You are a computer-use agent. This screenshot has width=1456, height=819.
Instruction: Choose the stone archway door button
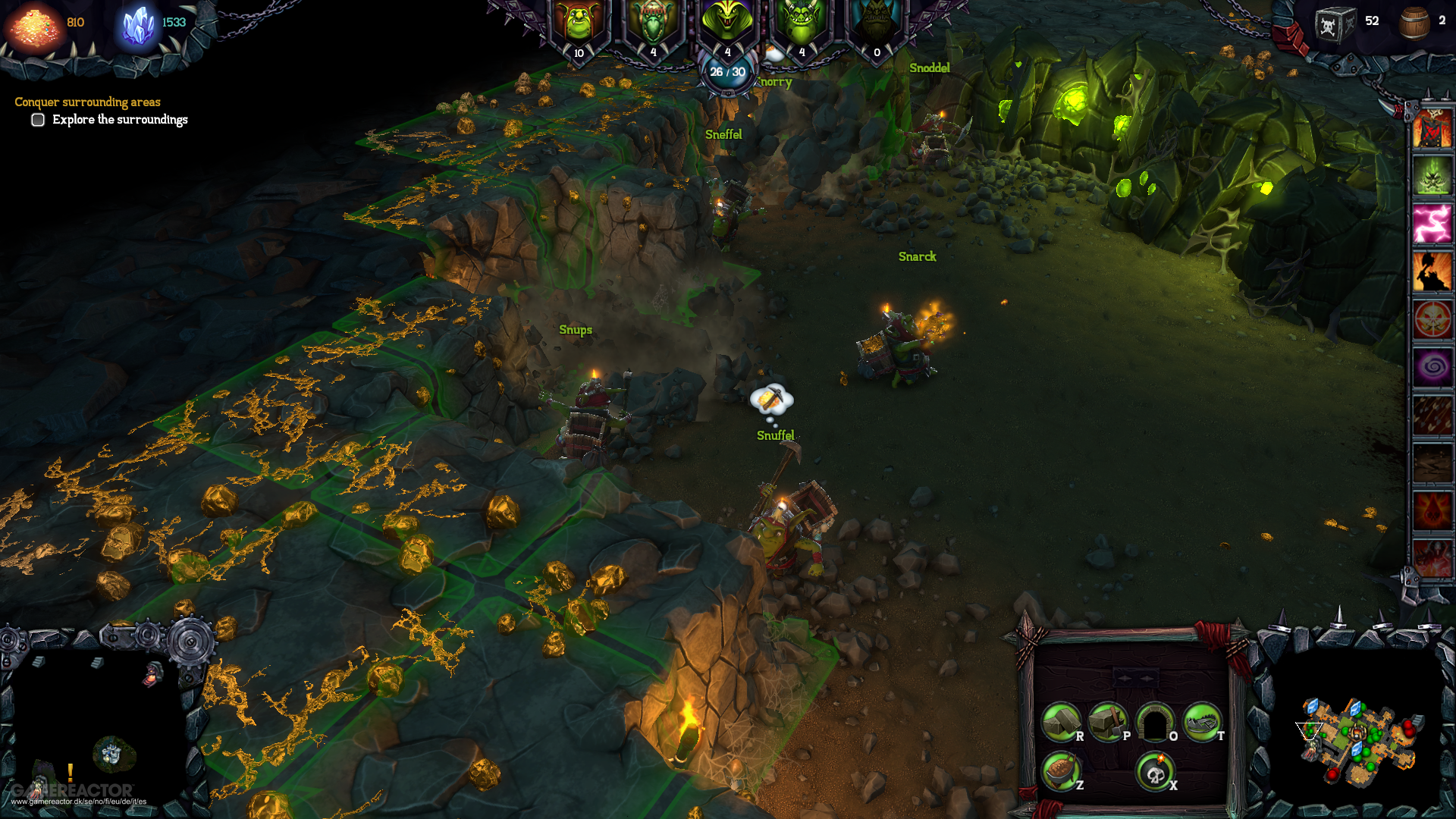[1155, 722]
